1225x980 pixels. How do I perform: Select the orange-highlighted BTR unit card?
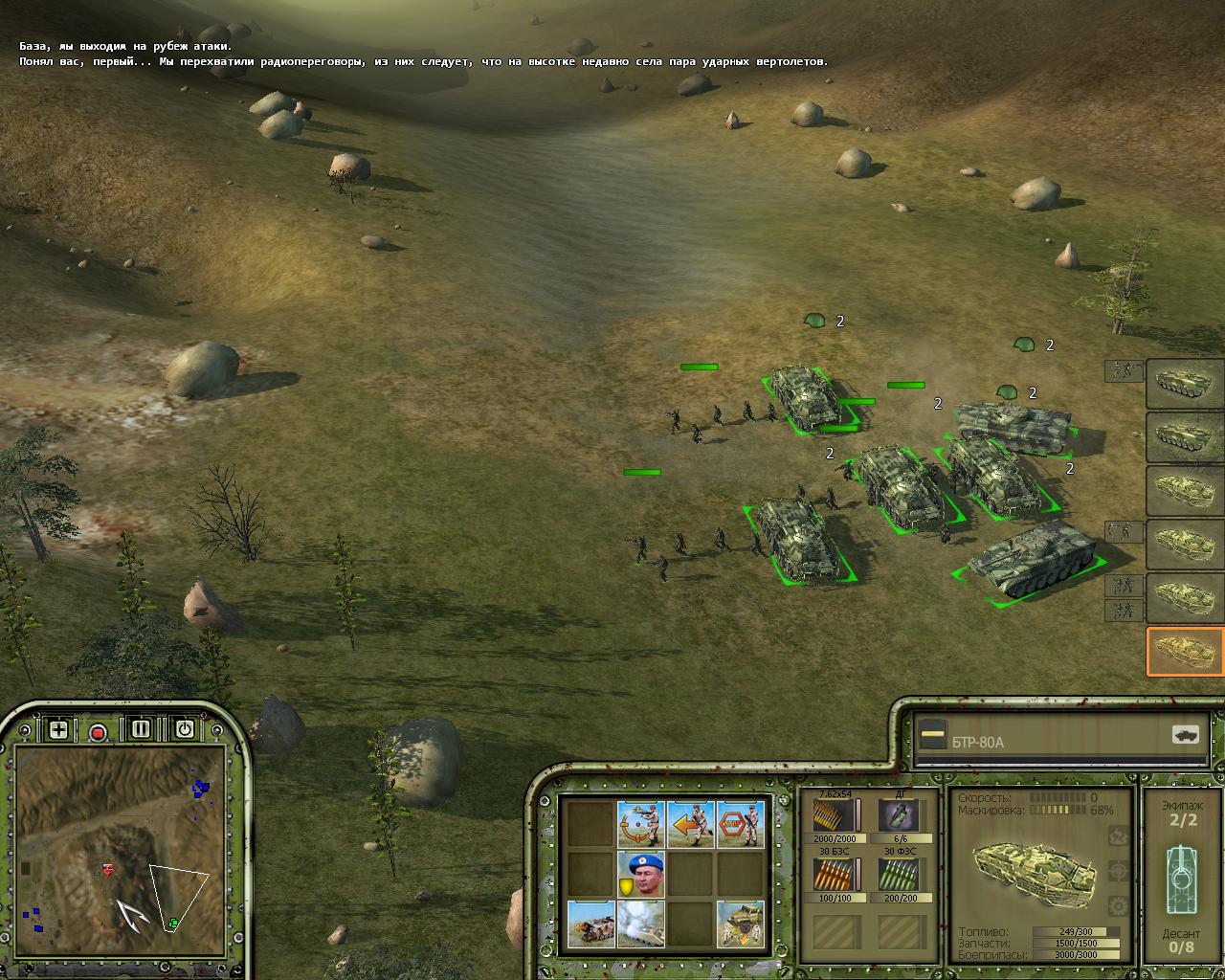(1185, 652)
